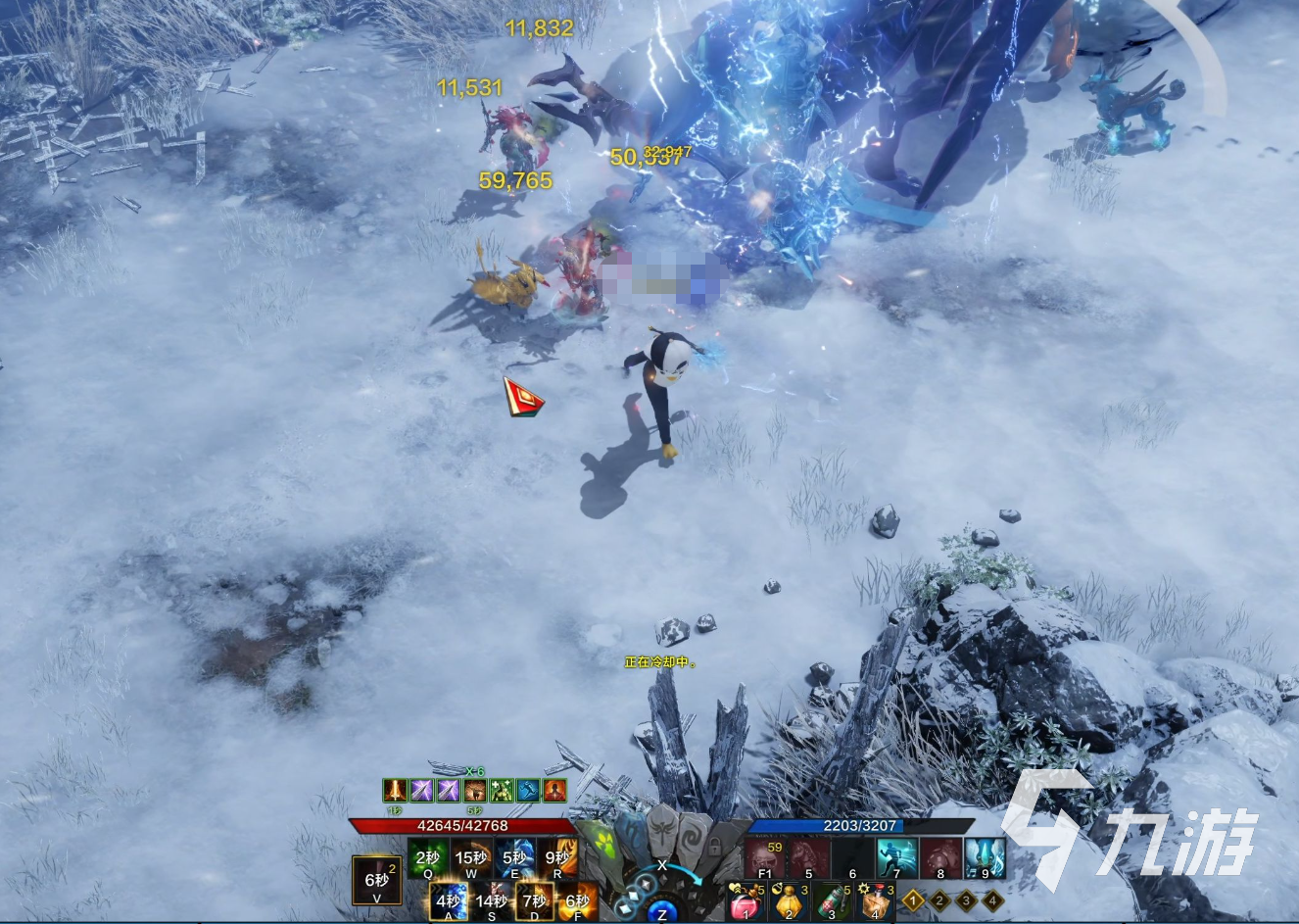Use the W skill on 15-second cooldown
The width and height of the screenshot is (1299, 924).
point(471,858)
